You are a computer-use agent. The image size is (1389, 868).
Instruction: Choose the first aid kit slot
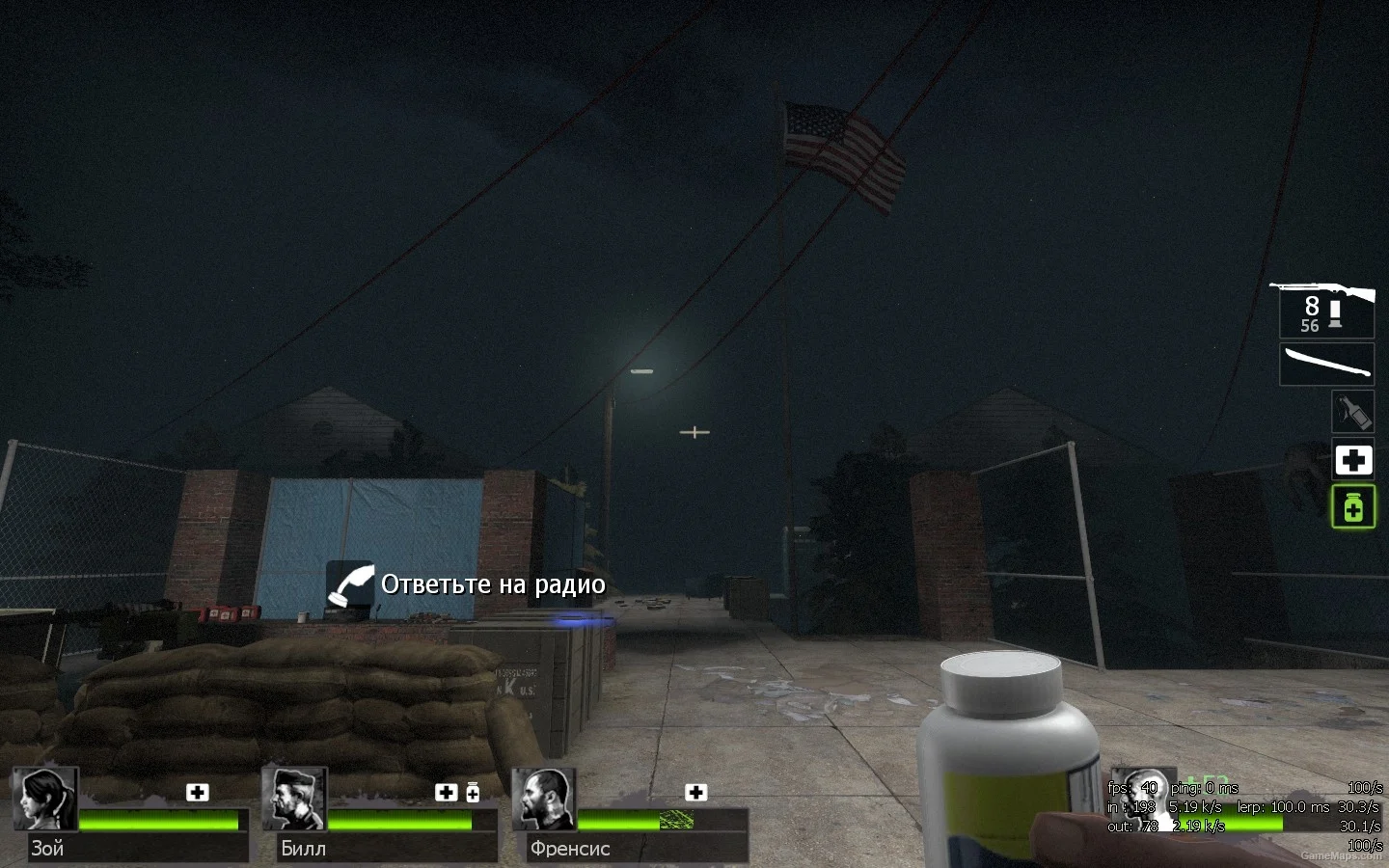tap(1352, 460)
